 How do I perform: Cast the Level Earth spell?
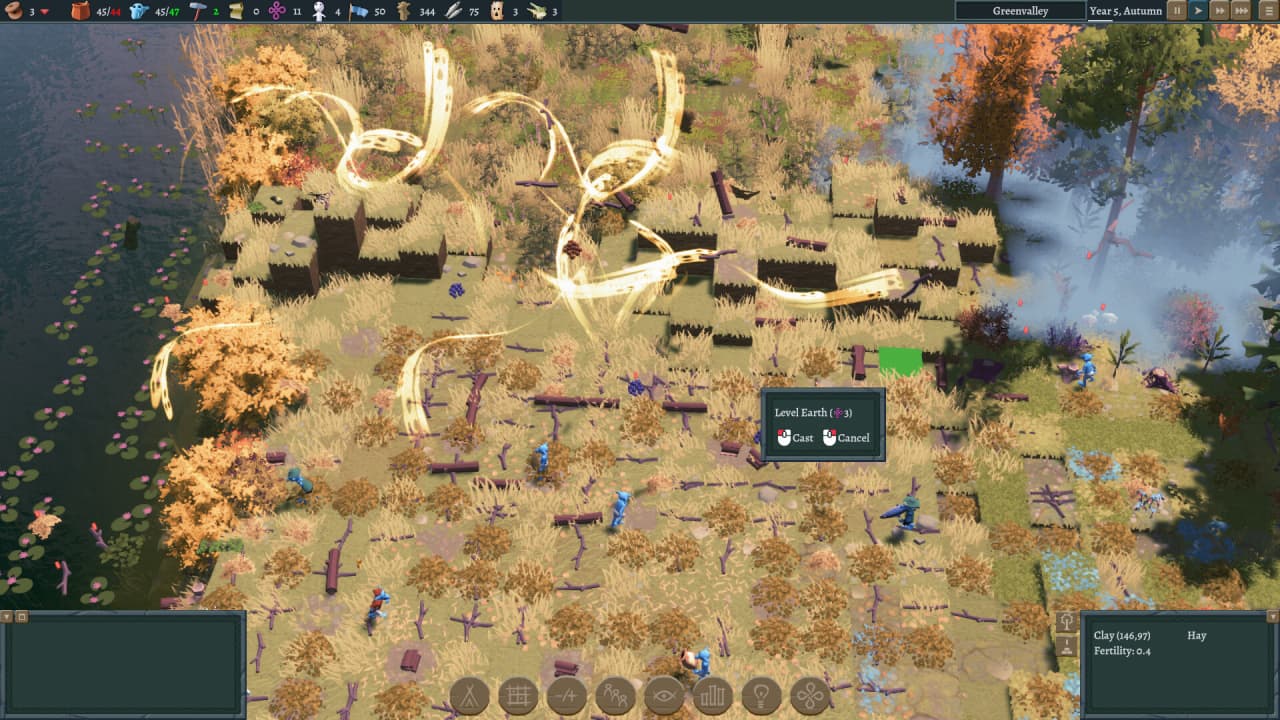point(796,438)
